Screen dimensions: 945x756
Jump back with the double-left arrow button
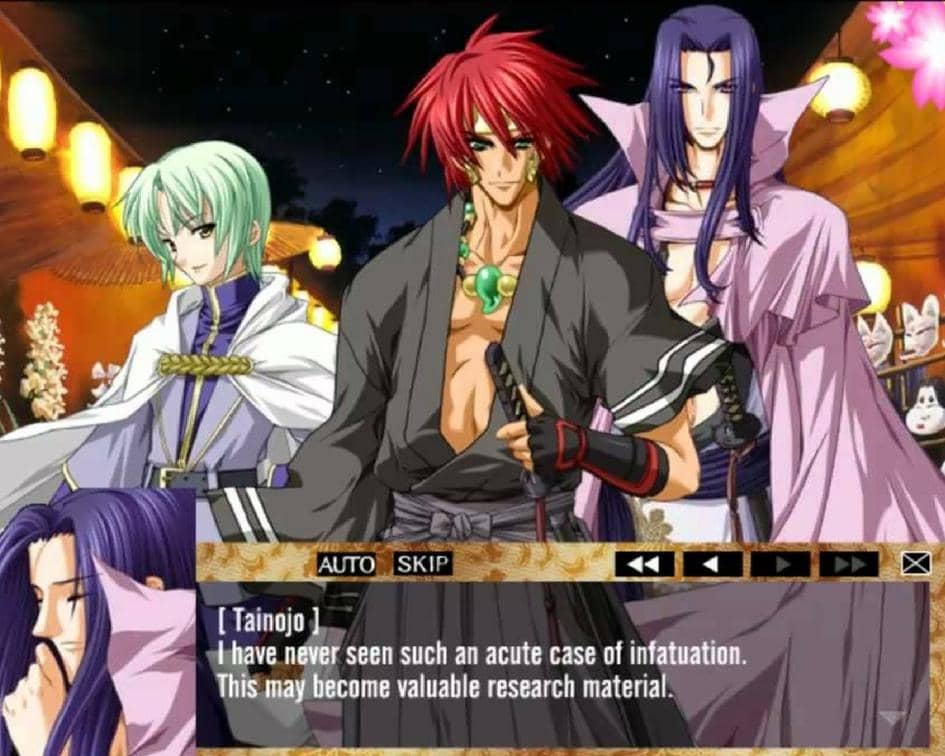644,564
